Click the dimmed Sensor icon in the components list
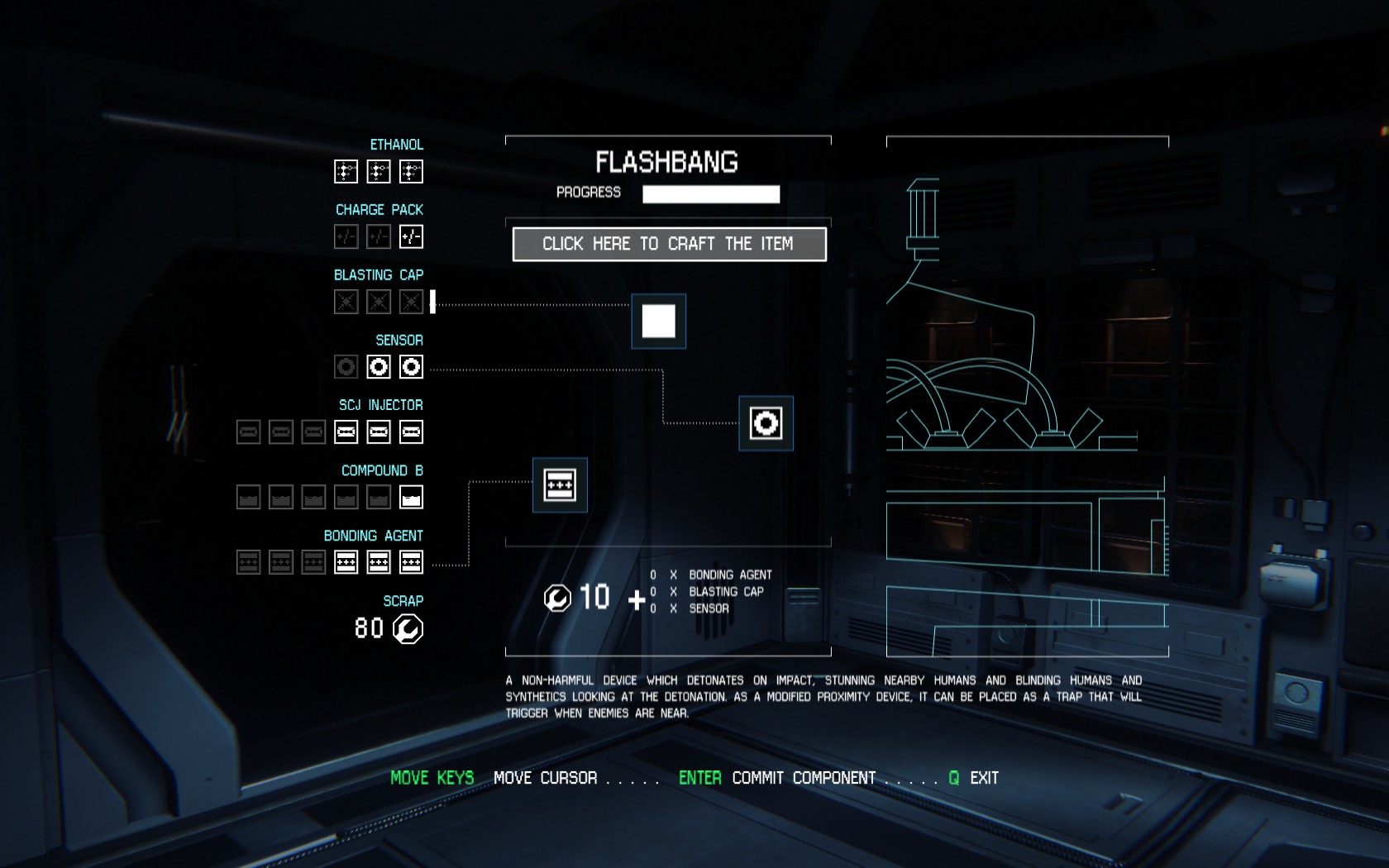The image size is (1389, 868). (346, 367)
